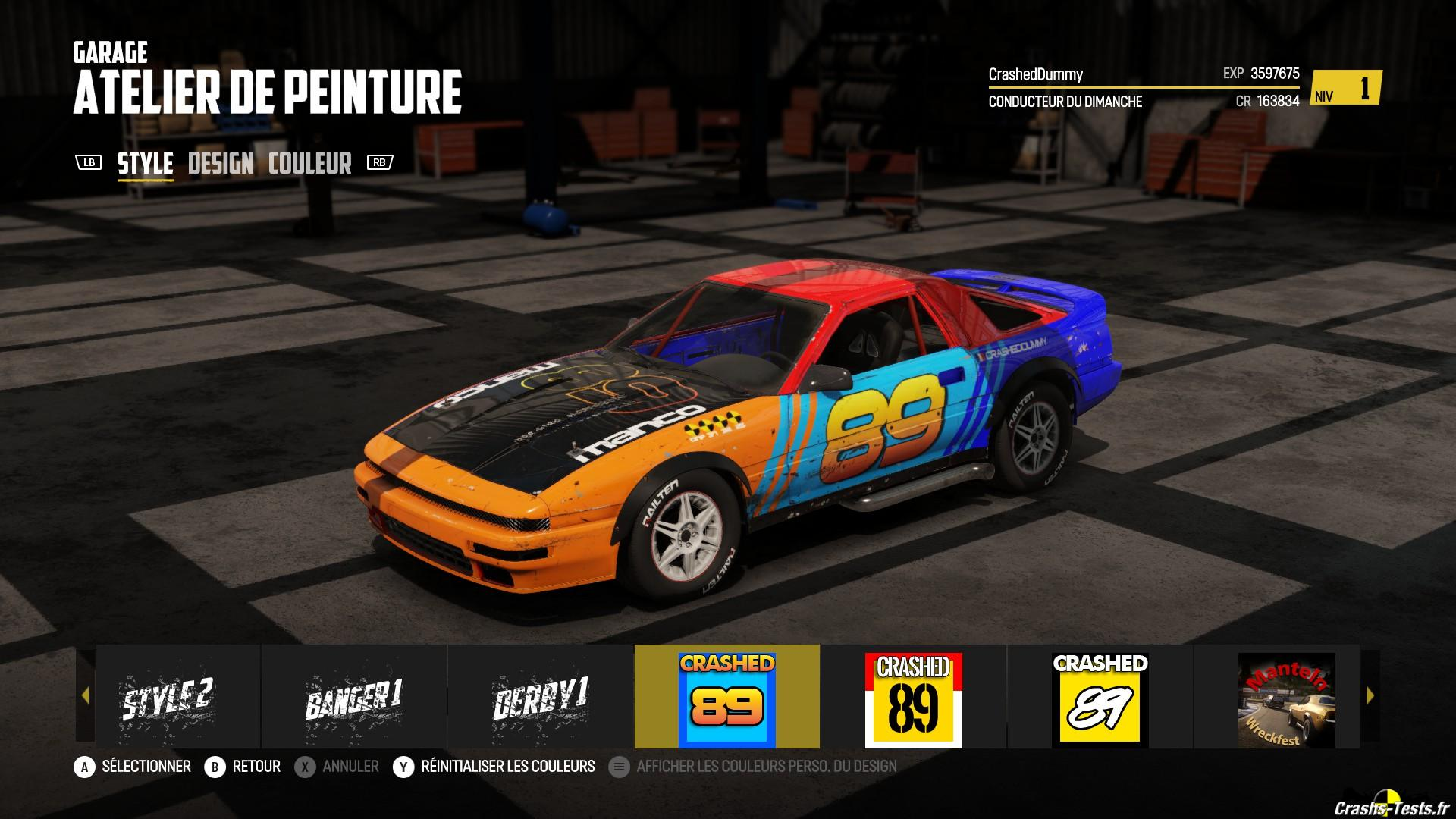Select the Manteln Wreckfest livery thumbnail
Viewport: 1456px width, 819px height.
[x=1286, y=697]
